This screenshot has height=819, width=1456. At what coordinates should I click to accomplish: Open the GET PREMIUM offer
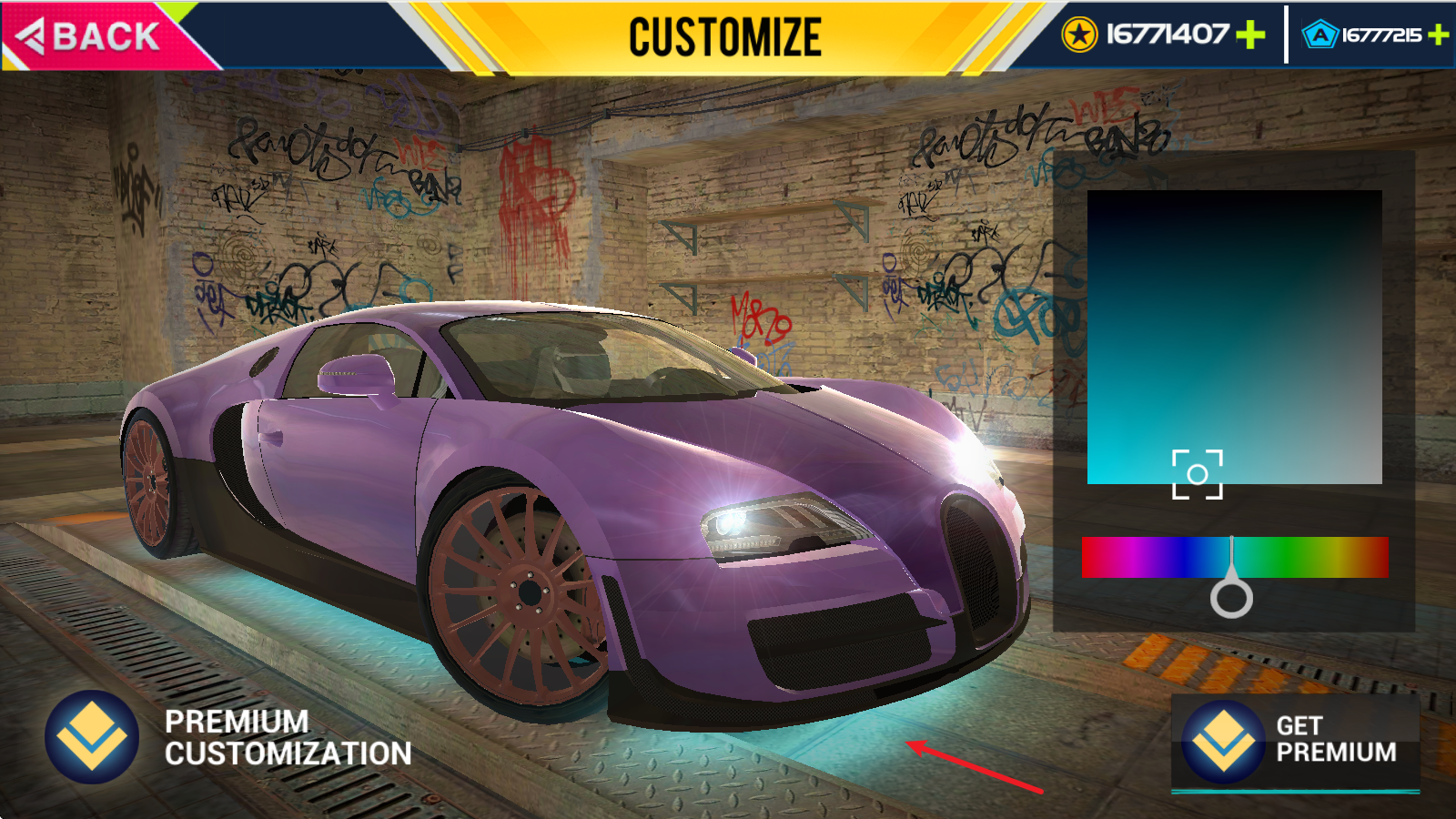tap(1295, 741)
